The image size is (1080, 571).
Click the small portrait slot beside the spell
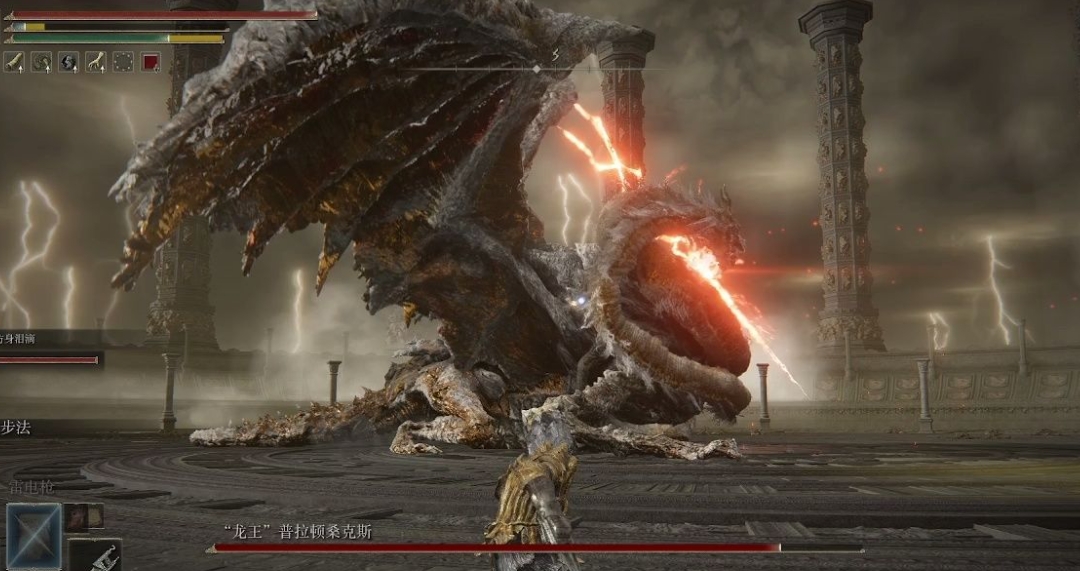point(85,516)
